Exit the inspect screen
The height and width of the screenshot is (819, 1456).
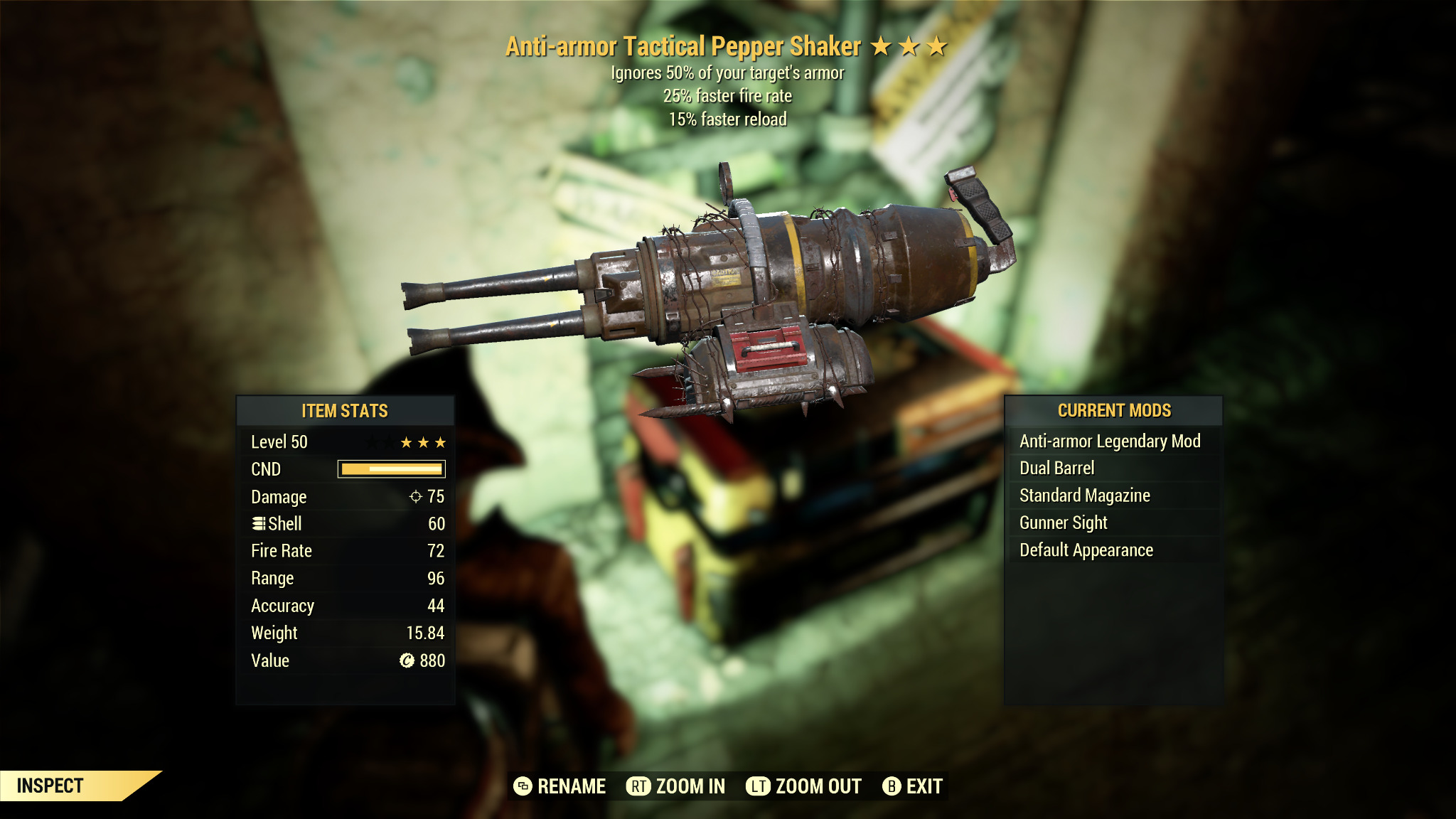click(913, 786)
